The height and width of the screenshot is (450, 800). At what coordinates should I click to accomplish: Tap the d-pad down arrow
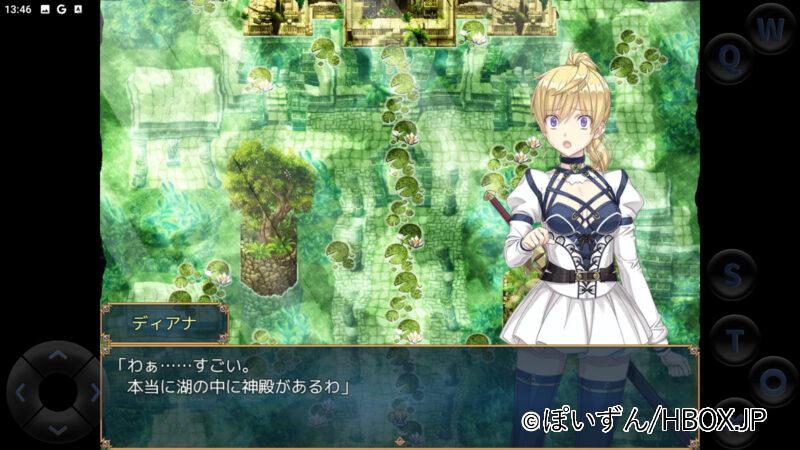click(x=57, y=430)
